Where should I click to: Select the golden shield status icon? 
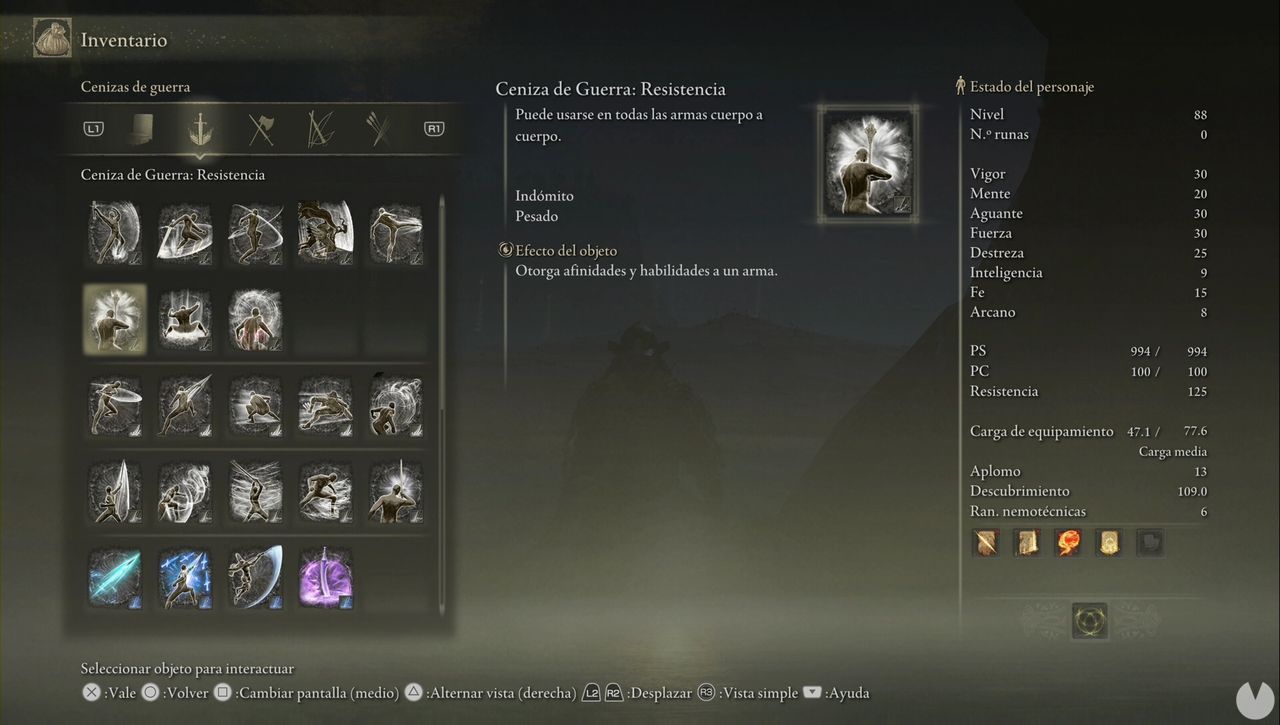[x=1108, y=543]
